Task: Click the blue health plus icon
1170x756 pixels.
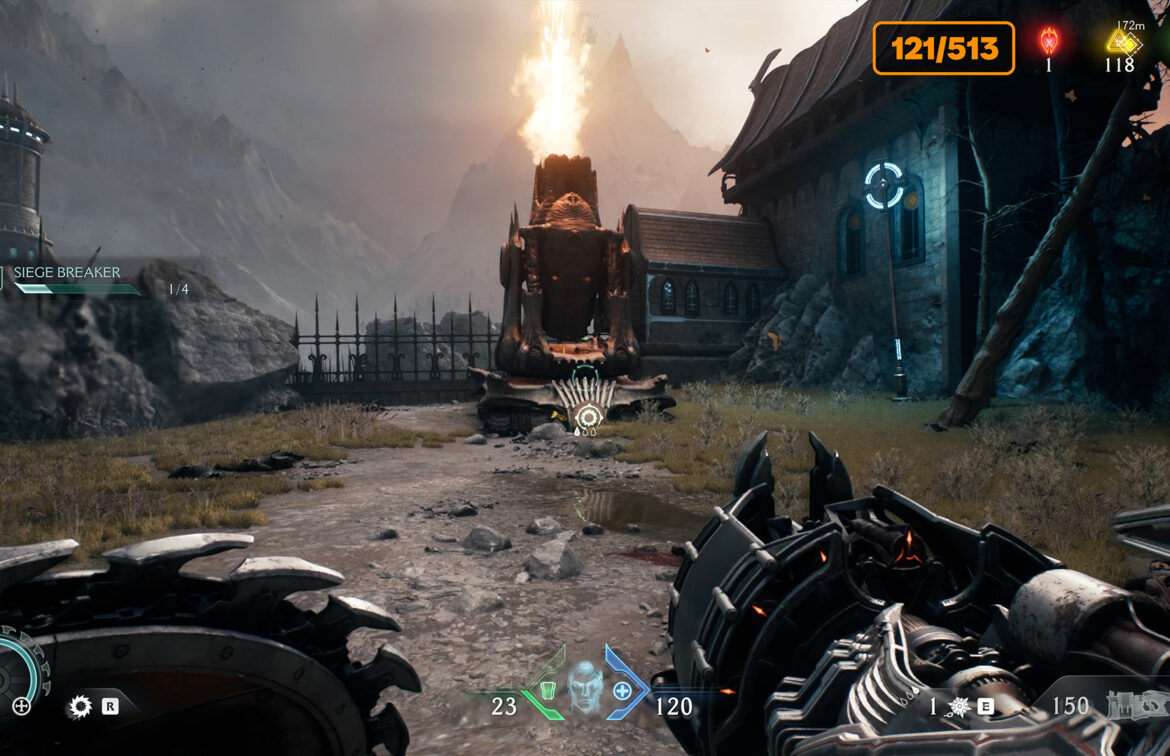Action: pyautogui.click(x=622, y=690)
